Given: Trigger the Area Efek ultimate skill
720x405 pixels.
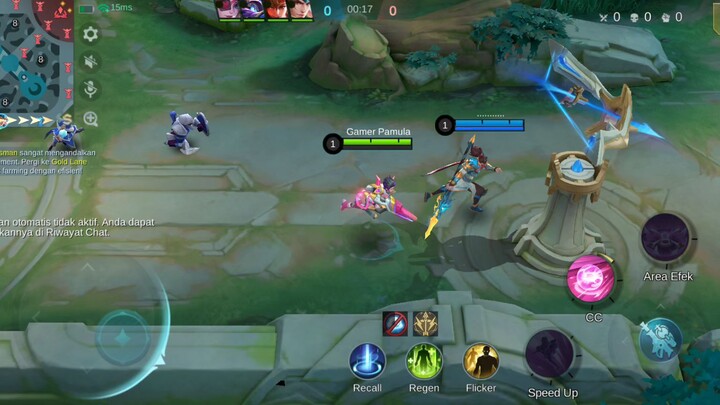Looking at the screenshot, I should [668, 239].
